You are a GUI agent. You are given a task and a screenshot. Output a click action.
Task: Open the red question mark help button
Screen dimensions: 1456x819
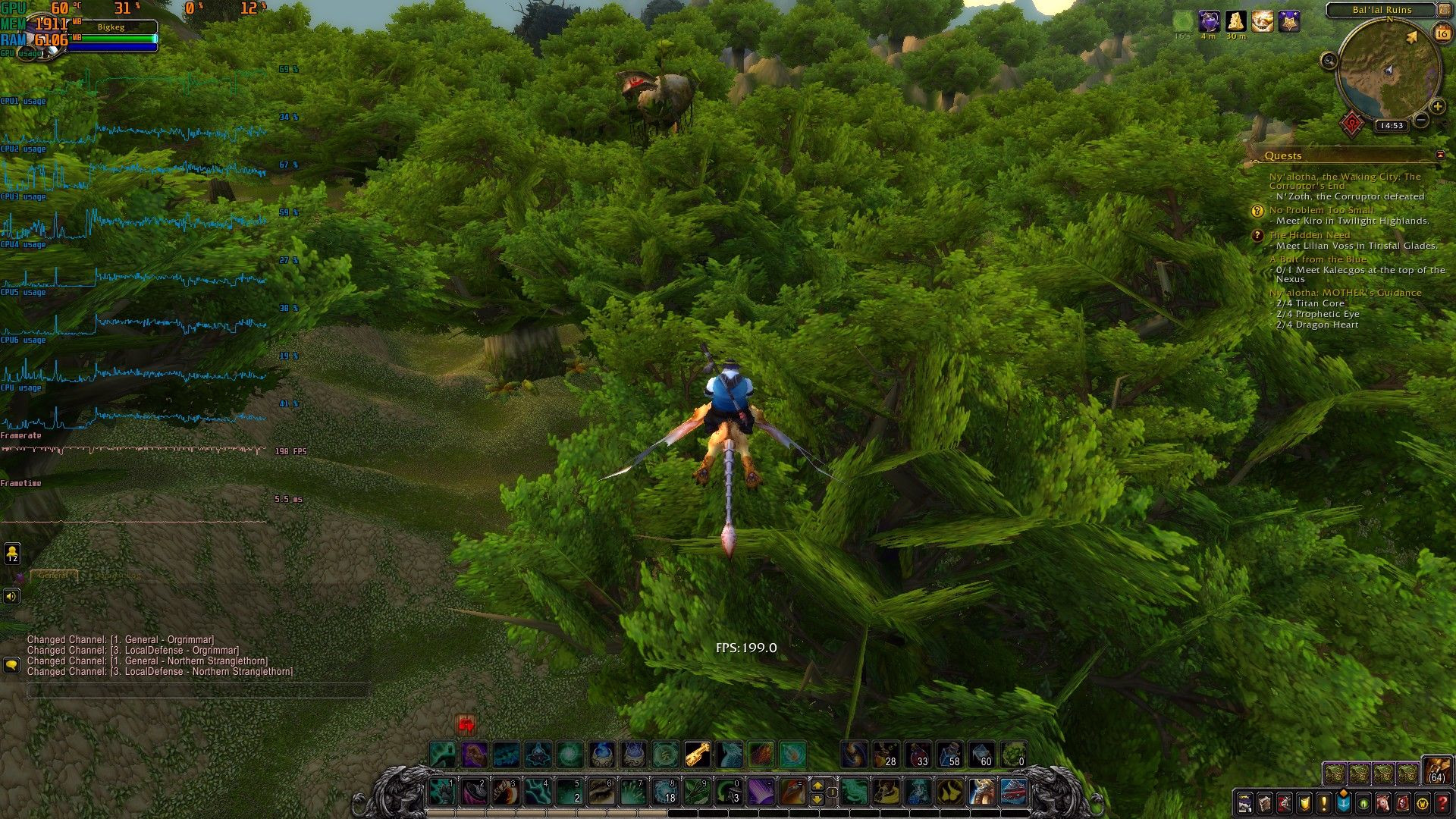[x=1442, y=802]
